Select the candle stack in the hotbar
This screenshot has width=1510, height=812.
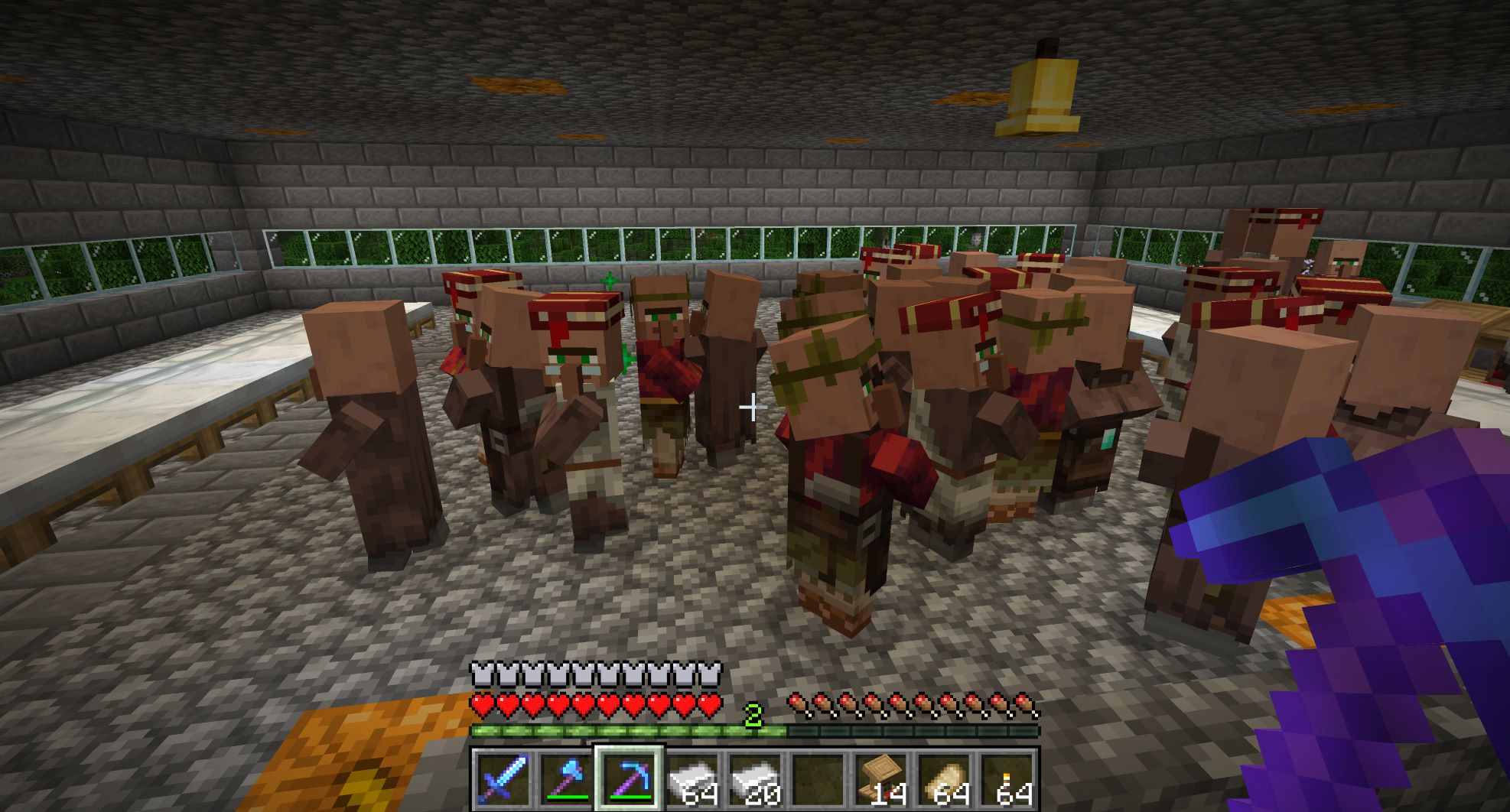(x=1006, y=779)
